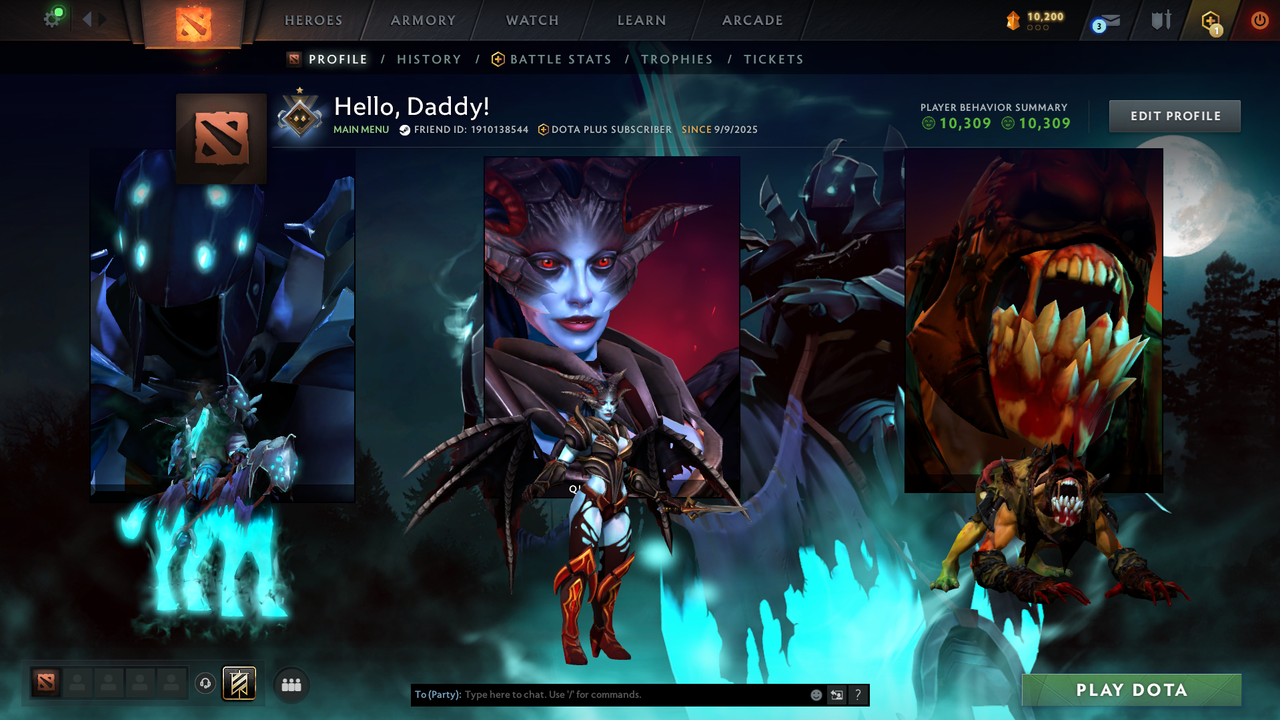Open the voice chat headphone icon
Screen dimensions: 1280x720
click(x=207, y=684)
